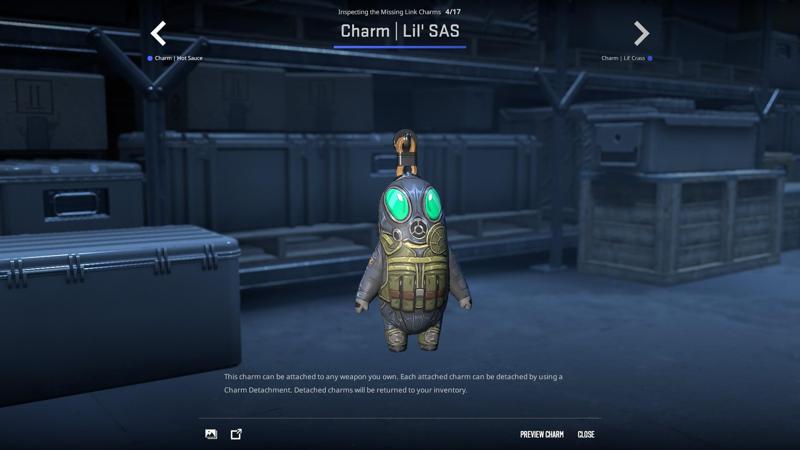Open the external link pop-out icon
The width and height of the screenshot is (800, 450).
(x=236, y=434)
